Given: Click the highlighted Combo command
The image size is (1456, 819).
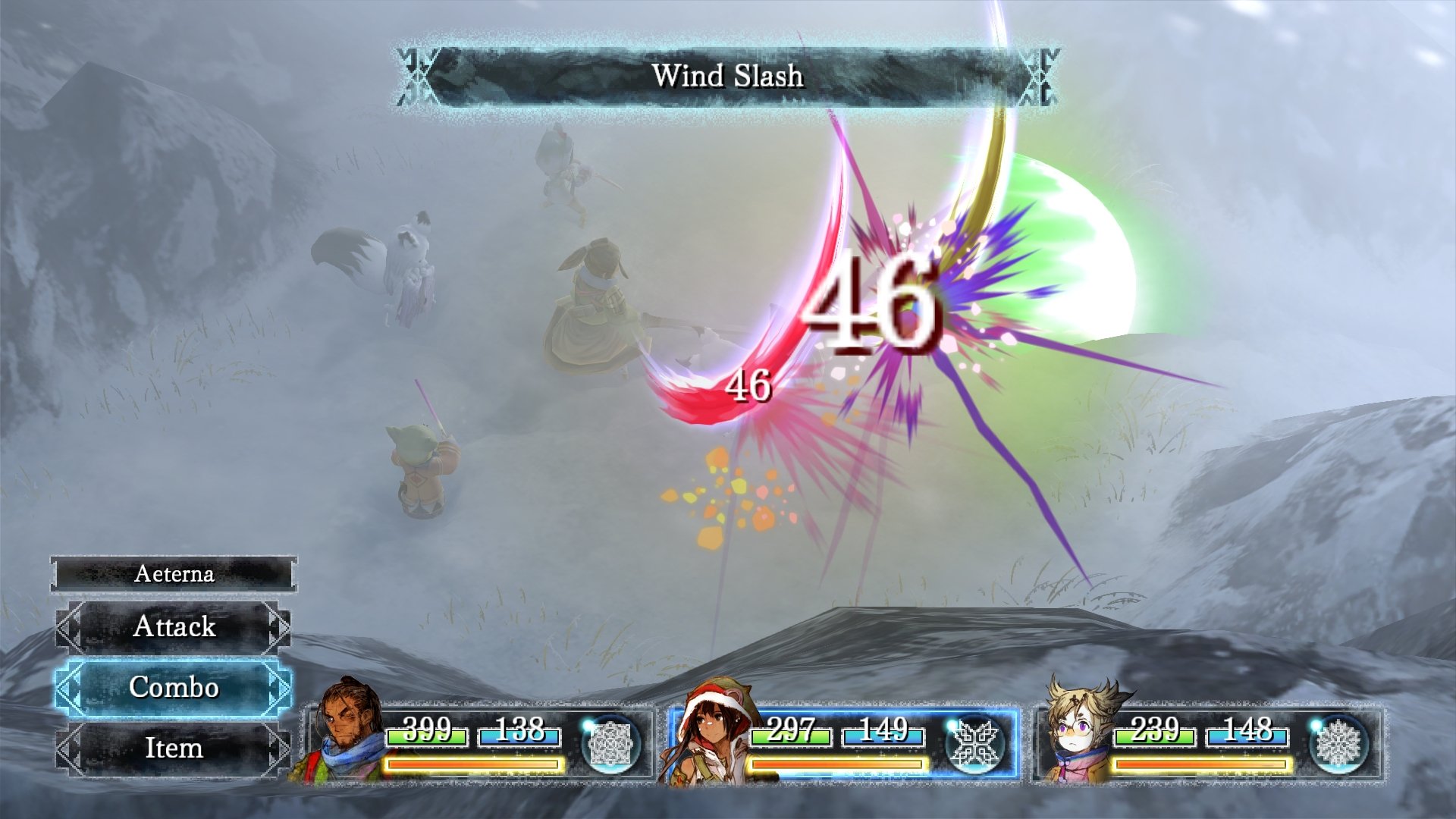Looking at the screenshot, I should (x=174, y=689).
